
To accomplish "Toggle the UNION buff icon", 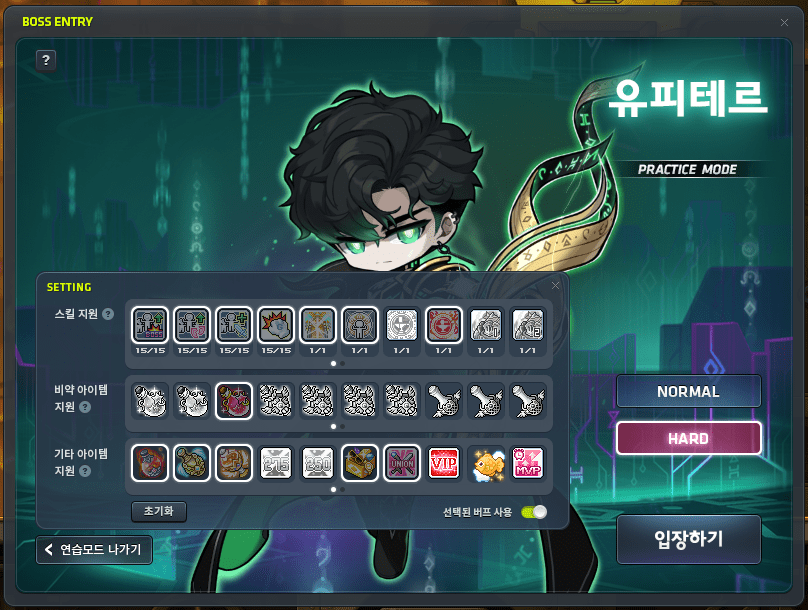I will (x=401, y=462).
